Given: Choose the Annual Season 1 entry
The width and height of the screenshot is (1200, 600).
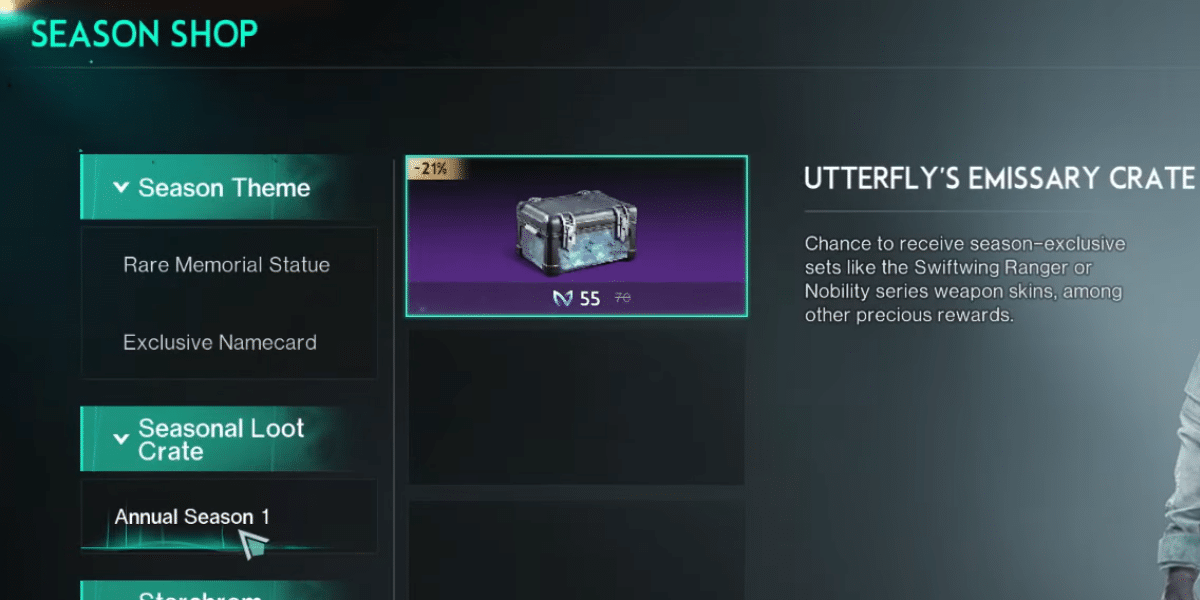Looking at the screenshot, I should (x=192, y=517).
